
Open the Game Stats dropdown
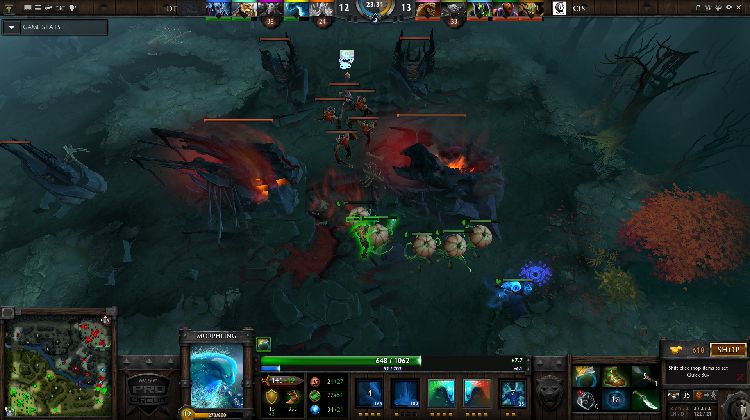point(12,27)
